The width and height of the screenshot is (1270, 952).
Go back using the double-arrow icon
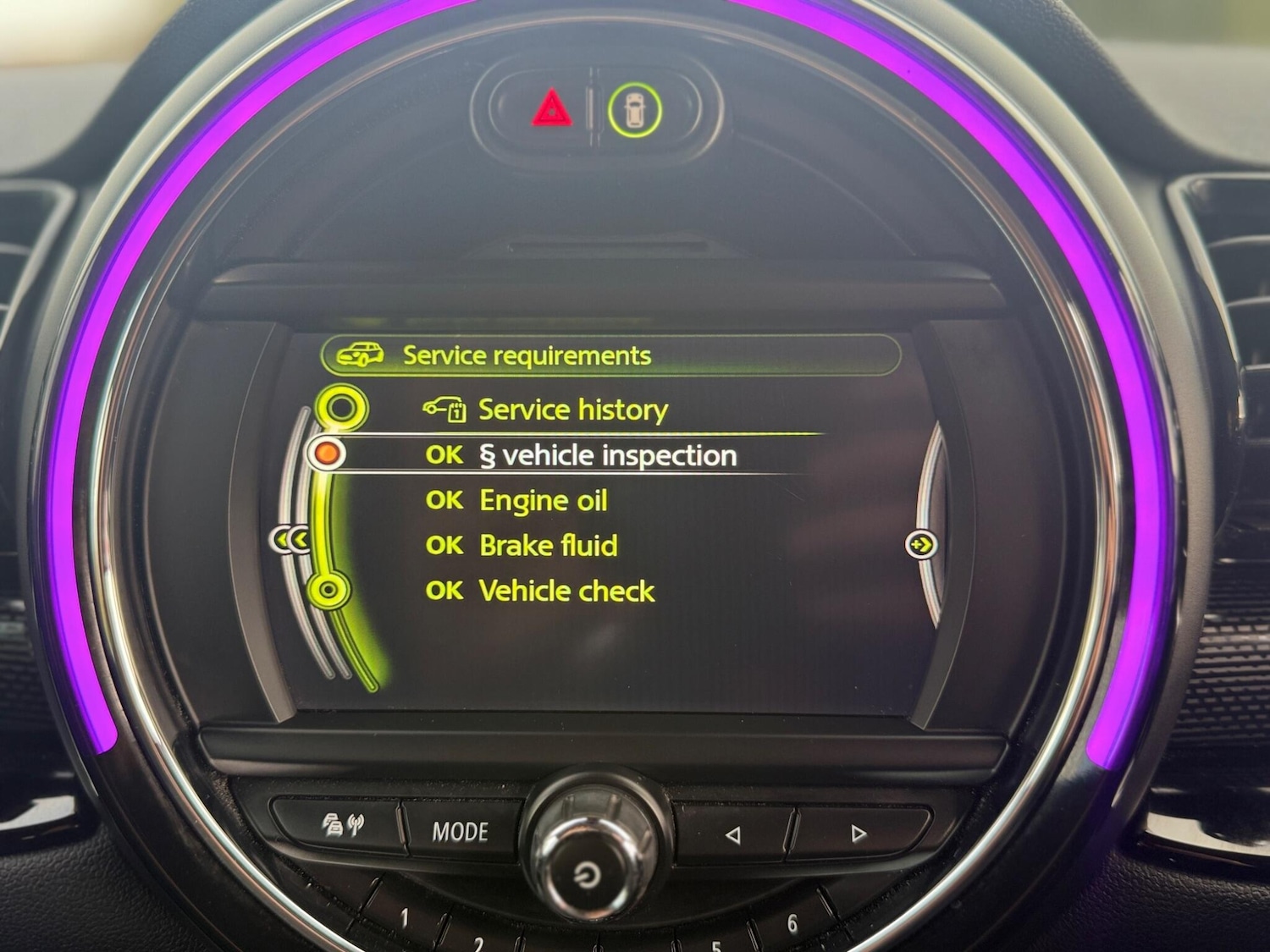290,540
